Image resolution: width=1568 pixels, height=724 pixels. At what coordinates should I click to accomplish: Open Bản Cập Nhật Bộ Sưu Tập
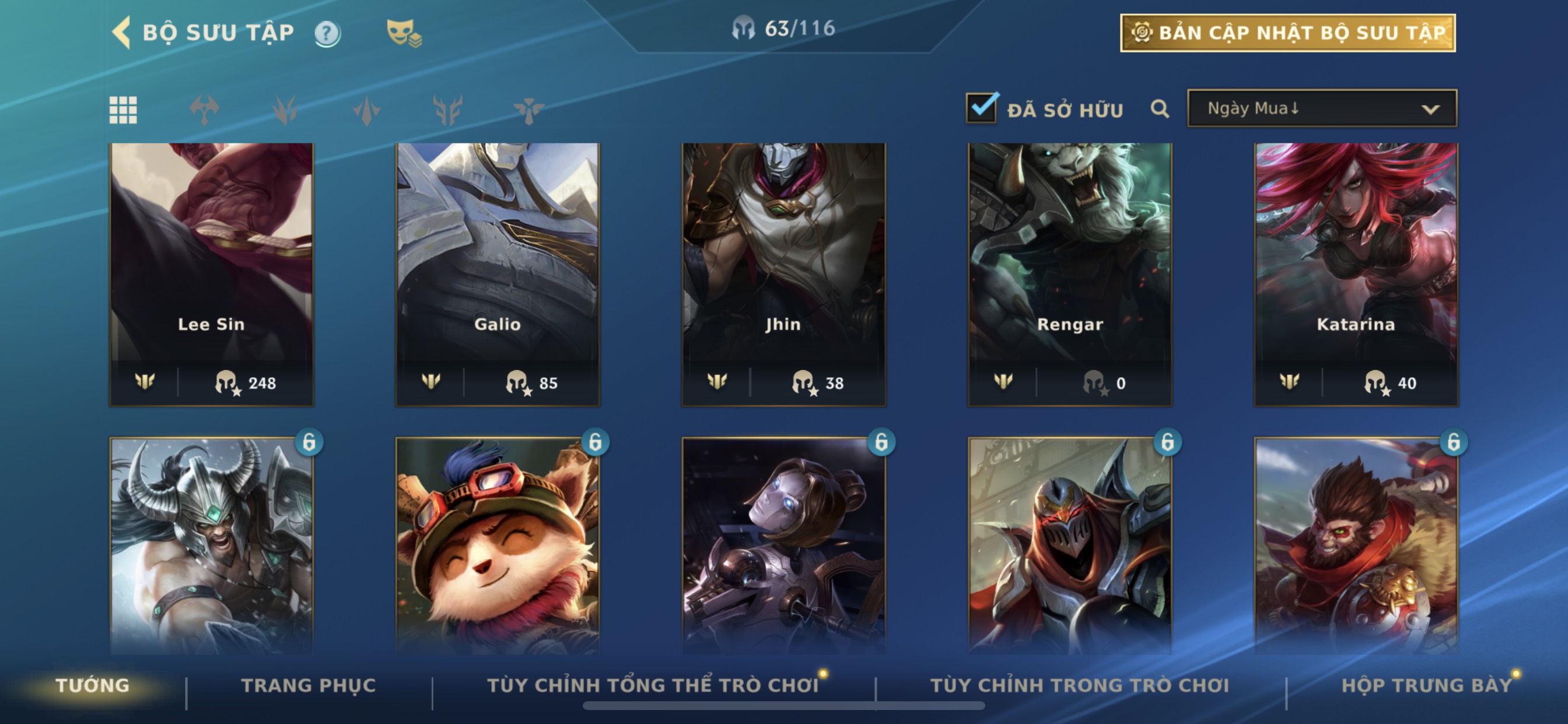coord(1287,33)
